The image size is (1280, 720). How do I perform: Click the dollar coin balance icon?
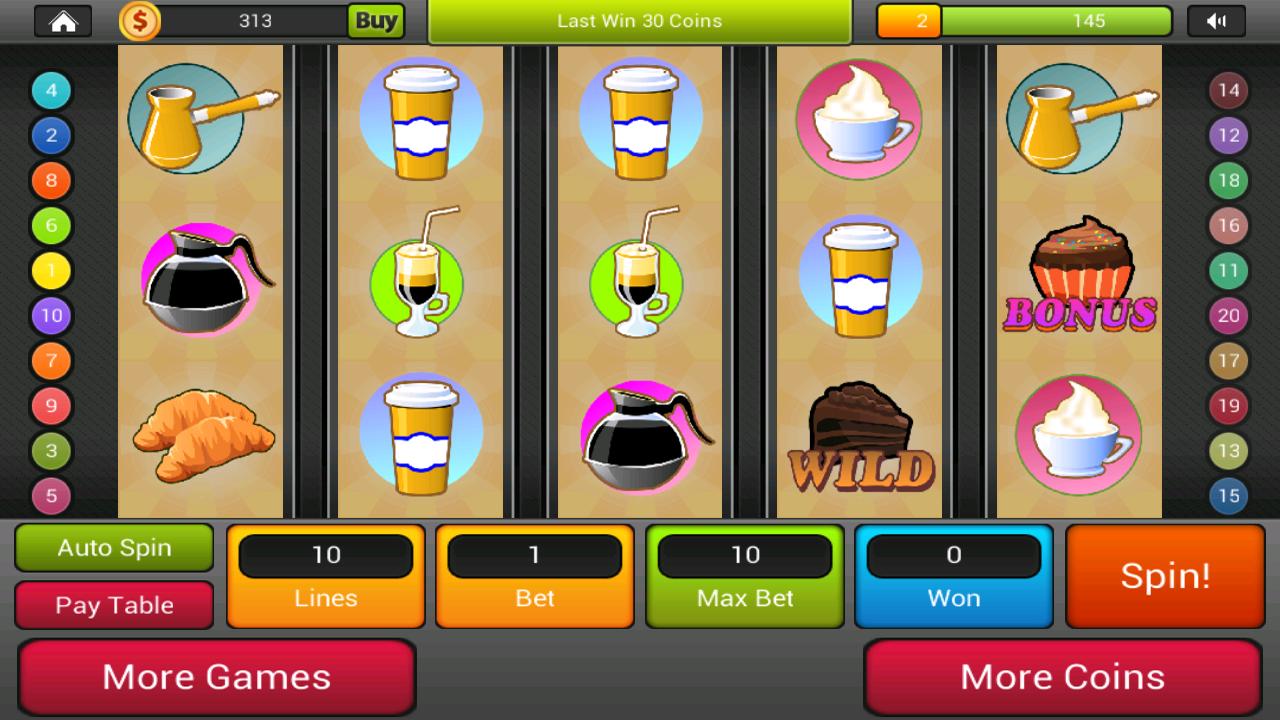(x=139, y=20)
